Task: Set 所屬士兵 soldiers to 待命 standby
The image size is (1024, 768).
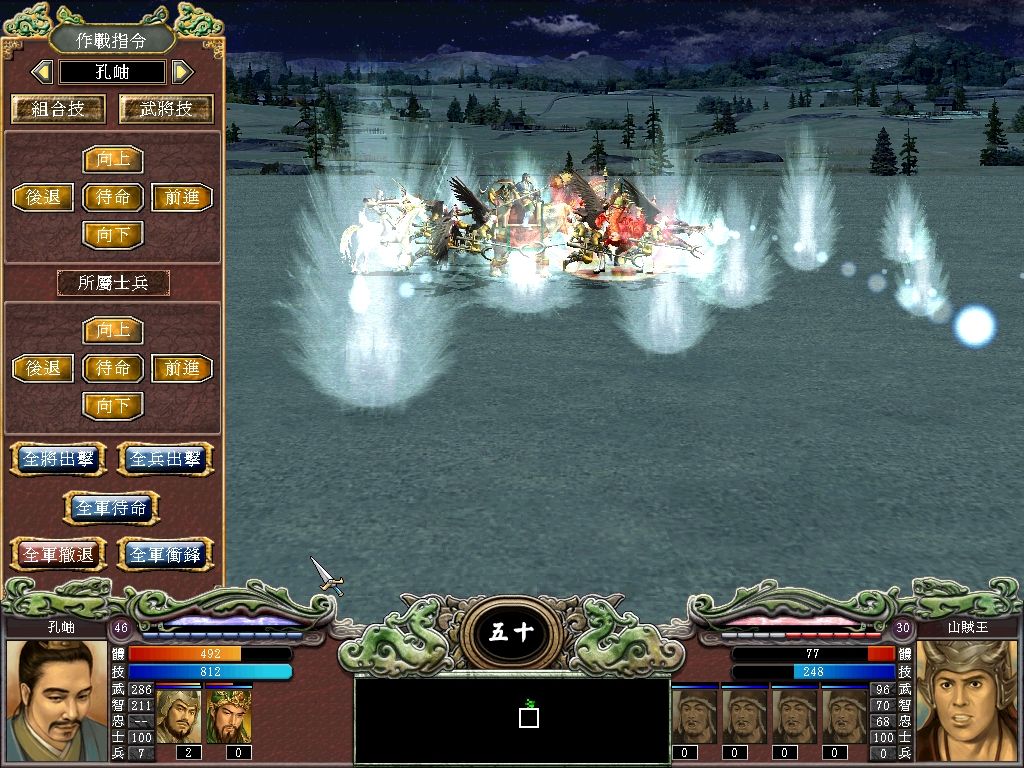Action: (x=113, y=368)
